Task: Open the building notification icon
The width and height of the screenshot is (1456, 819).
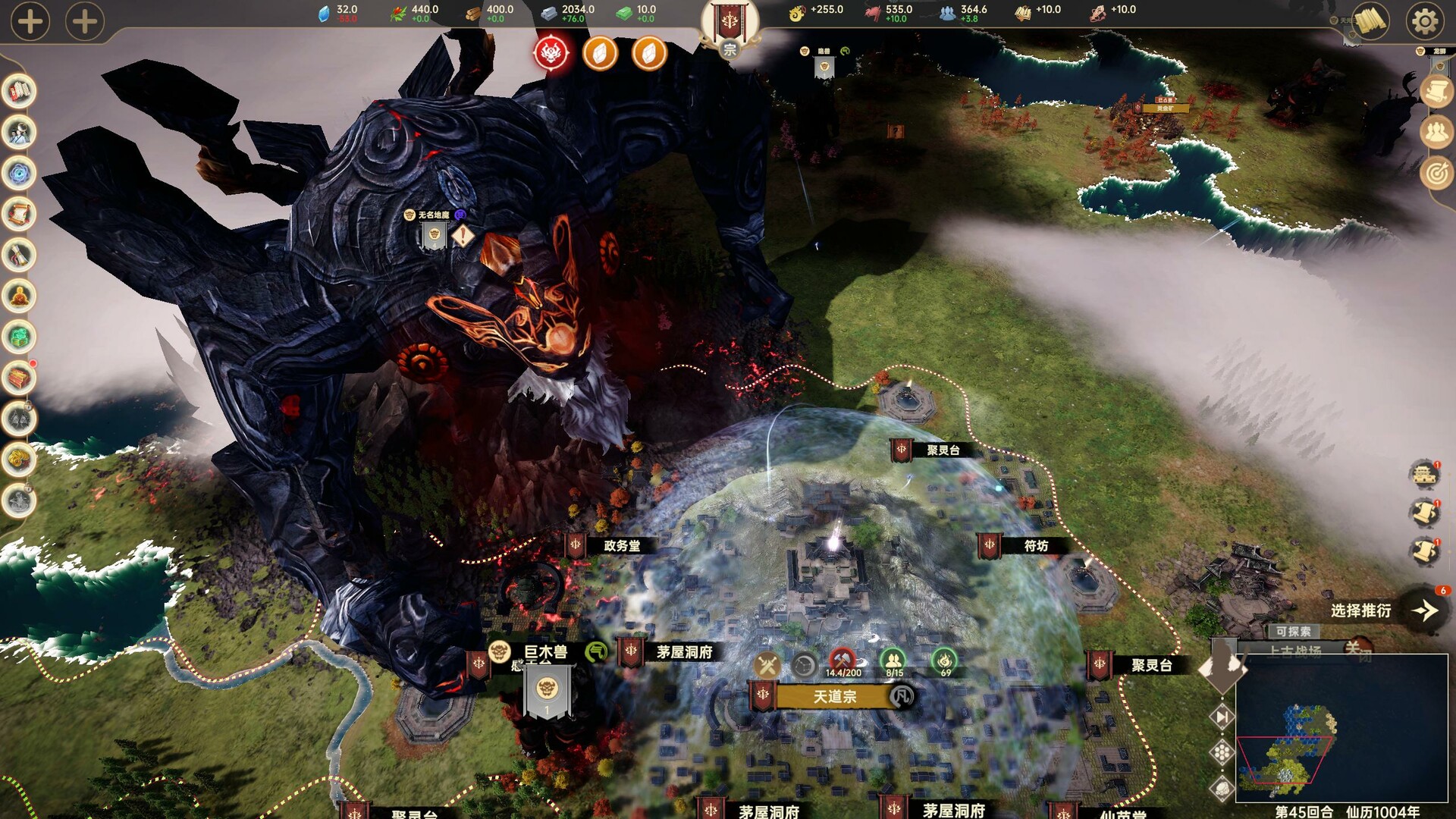Action: [x=1425, y=475]
